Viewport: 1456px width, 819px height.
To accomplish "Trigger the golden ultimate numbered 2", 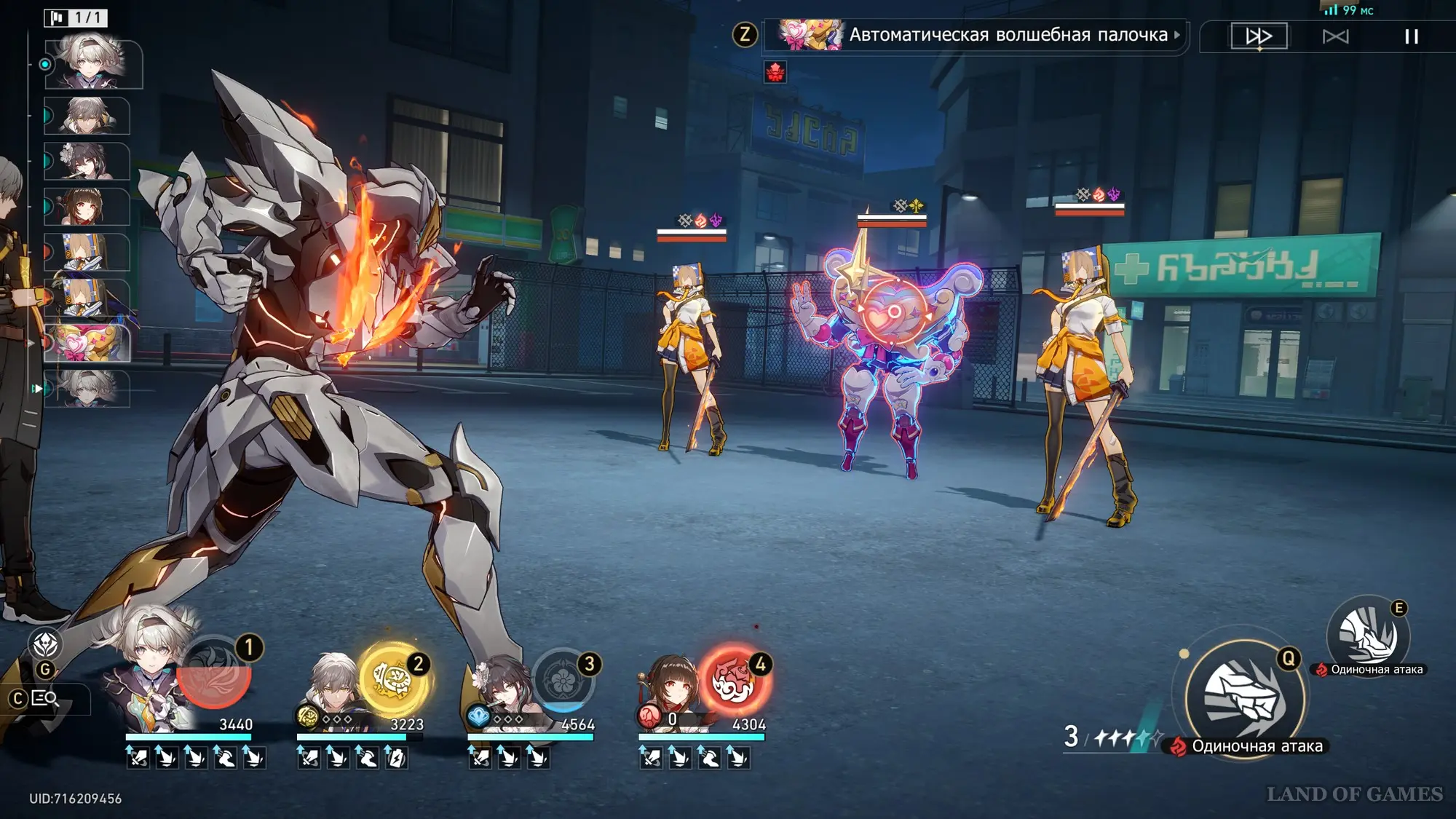I will pos(393,678).
